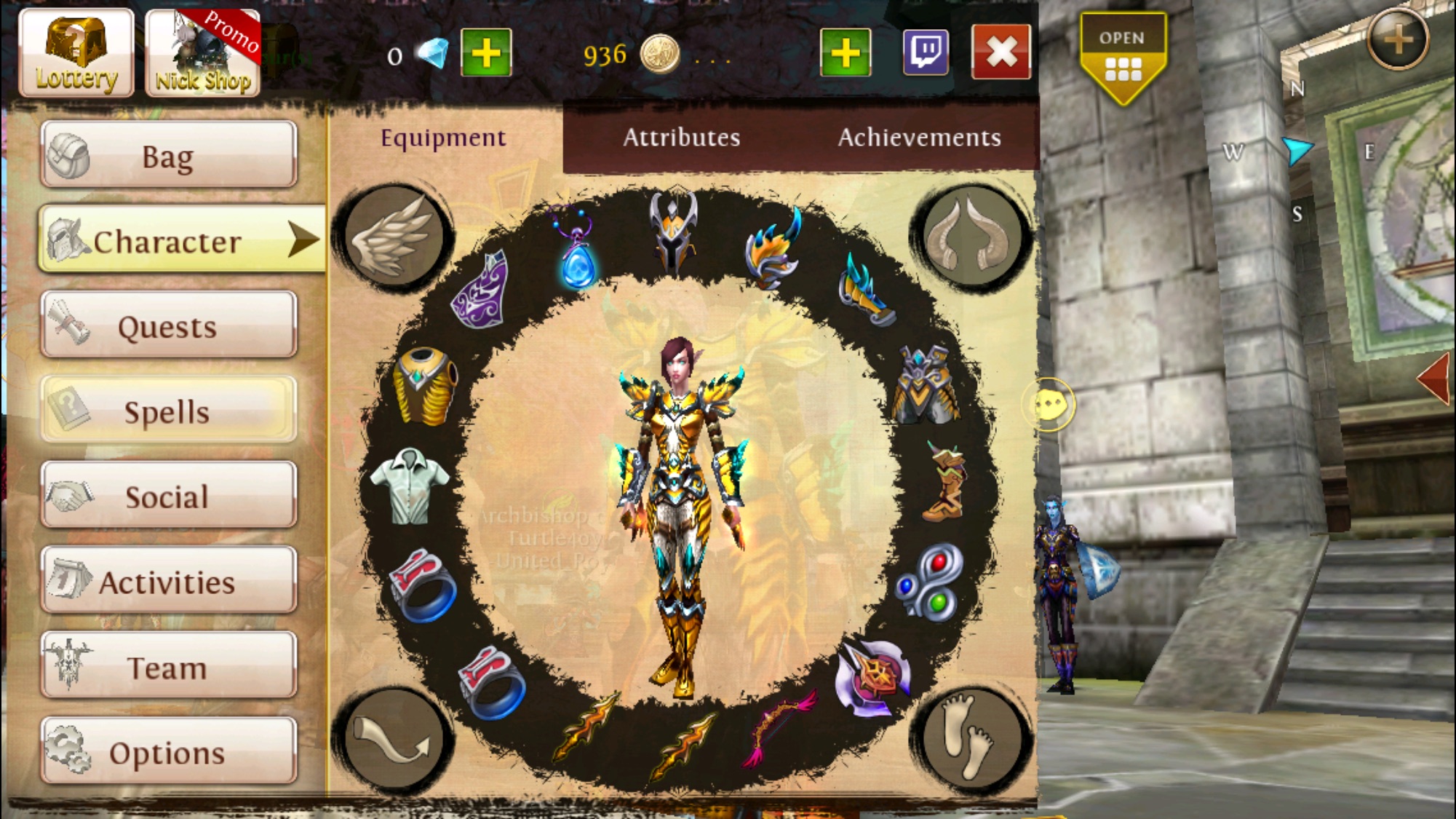Open the Team menu
Viewport: 1456px width, 819px height.
coord(169,666)
